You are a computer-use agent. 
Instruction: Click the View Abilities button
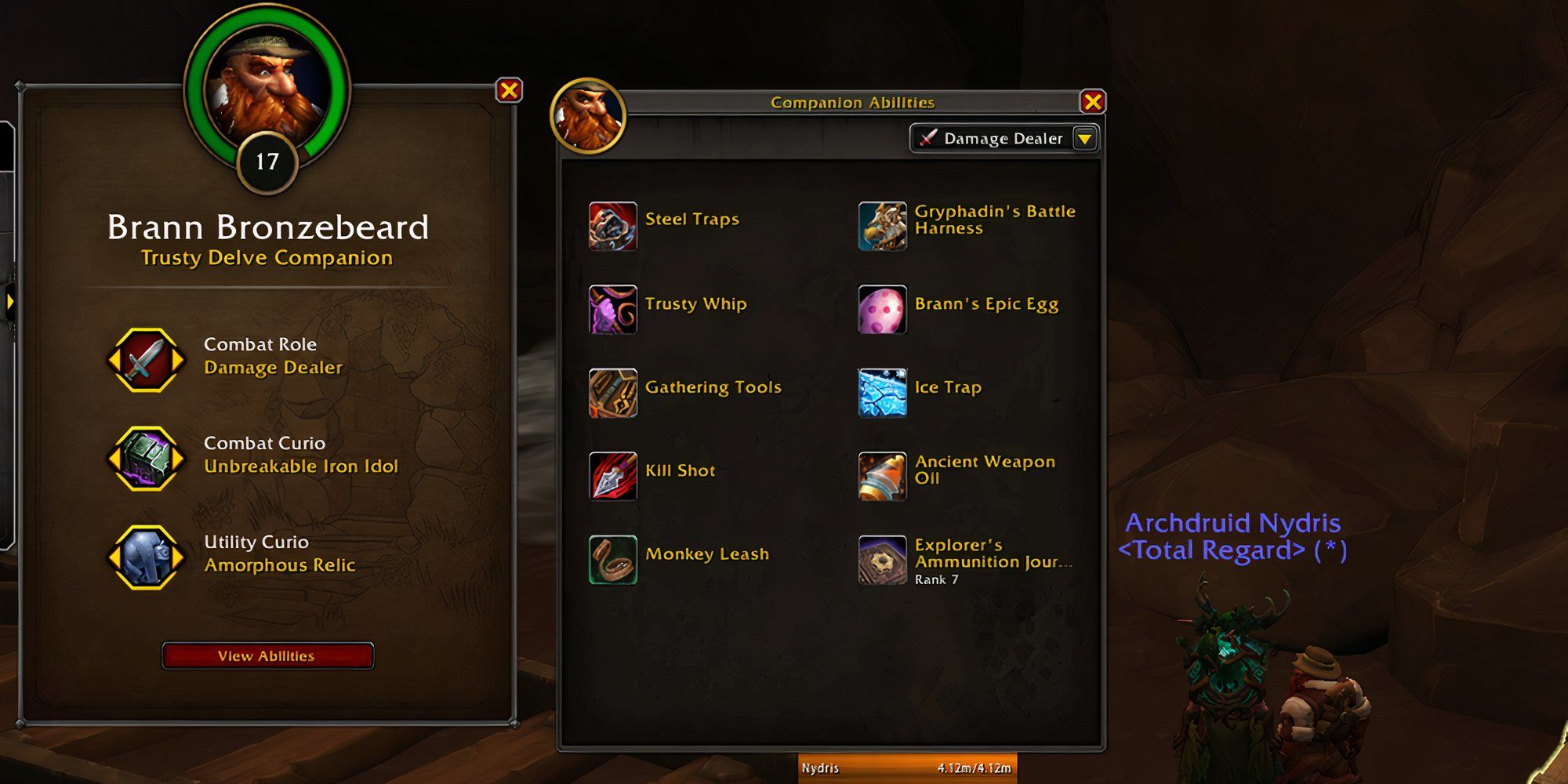(267, 657)
